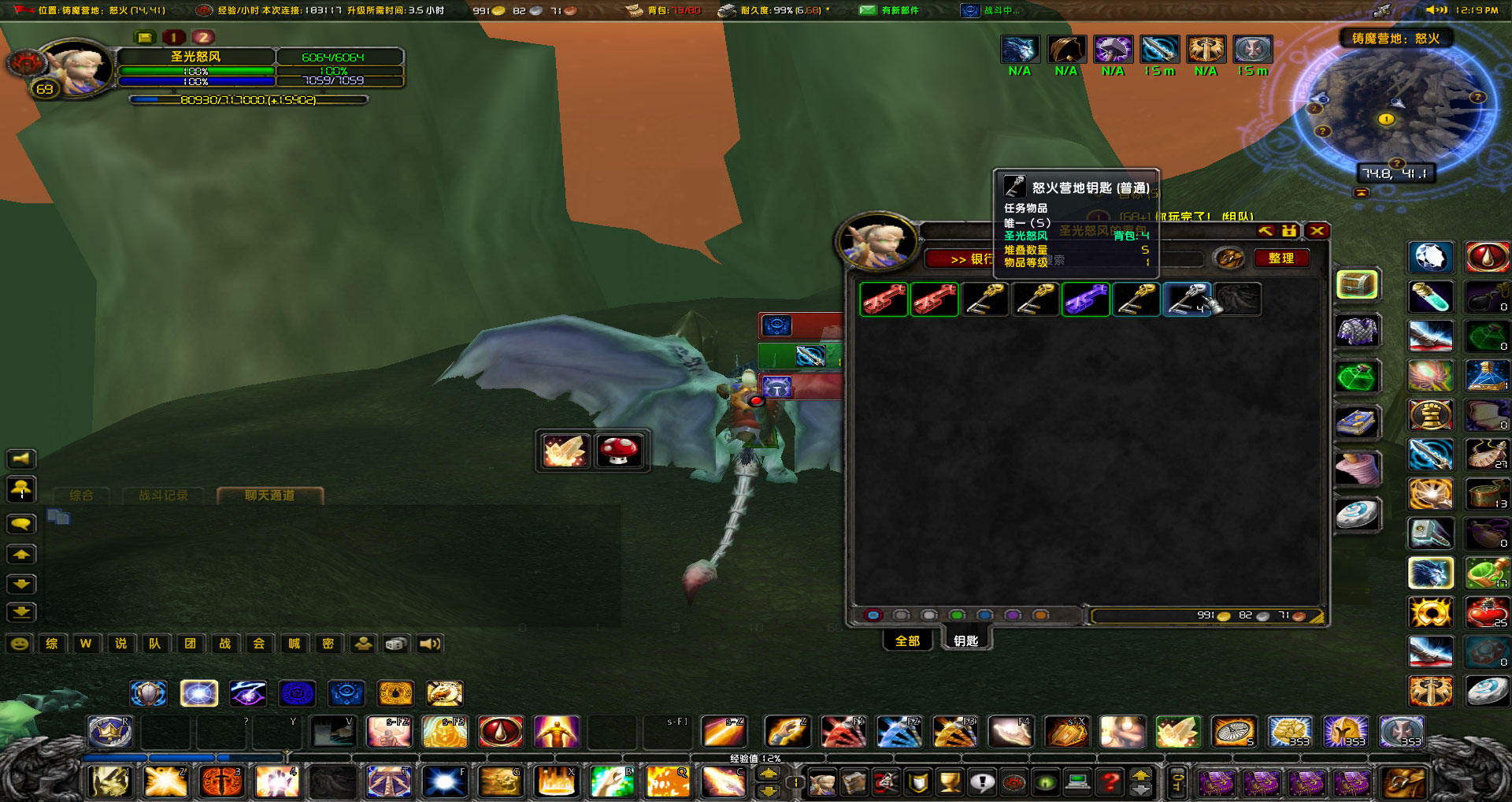Lock the bag window with the padlock icon
This screenshot has height=802, width=1512.
(x=1289, y=231)
